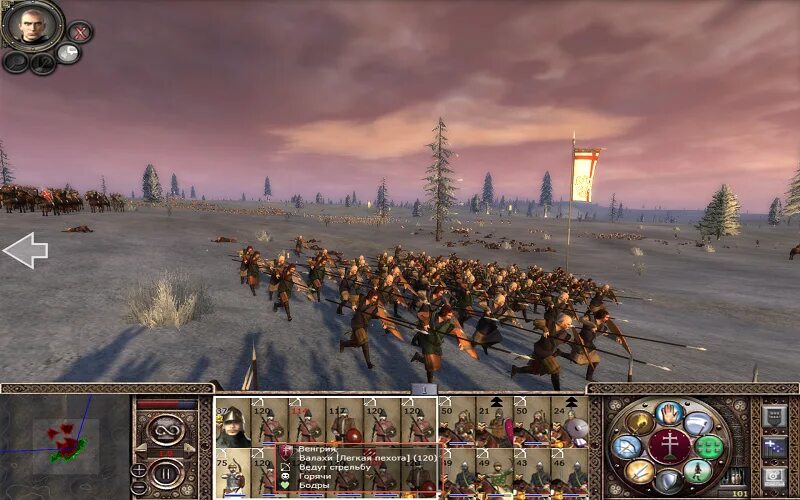This screenshot has width=800, height=500.
Task: Click the advisor portrait
Action: tap(33, 25)
